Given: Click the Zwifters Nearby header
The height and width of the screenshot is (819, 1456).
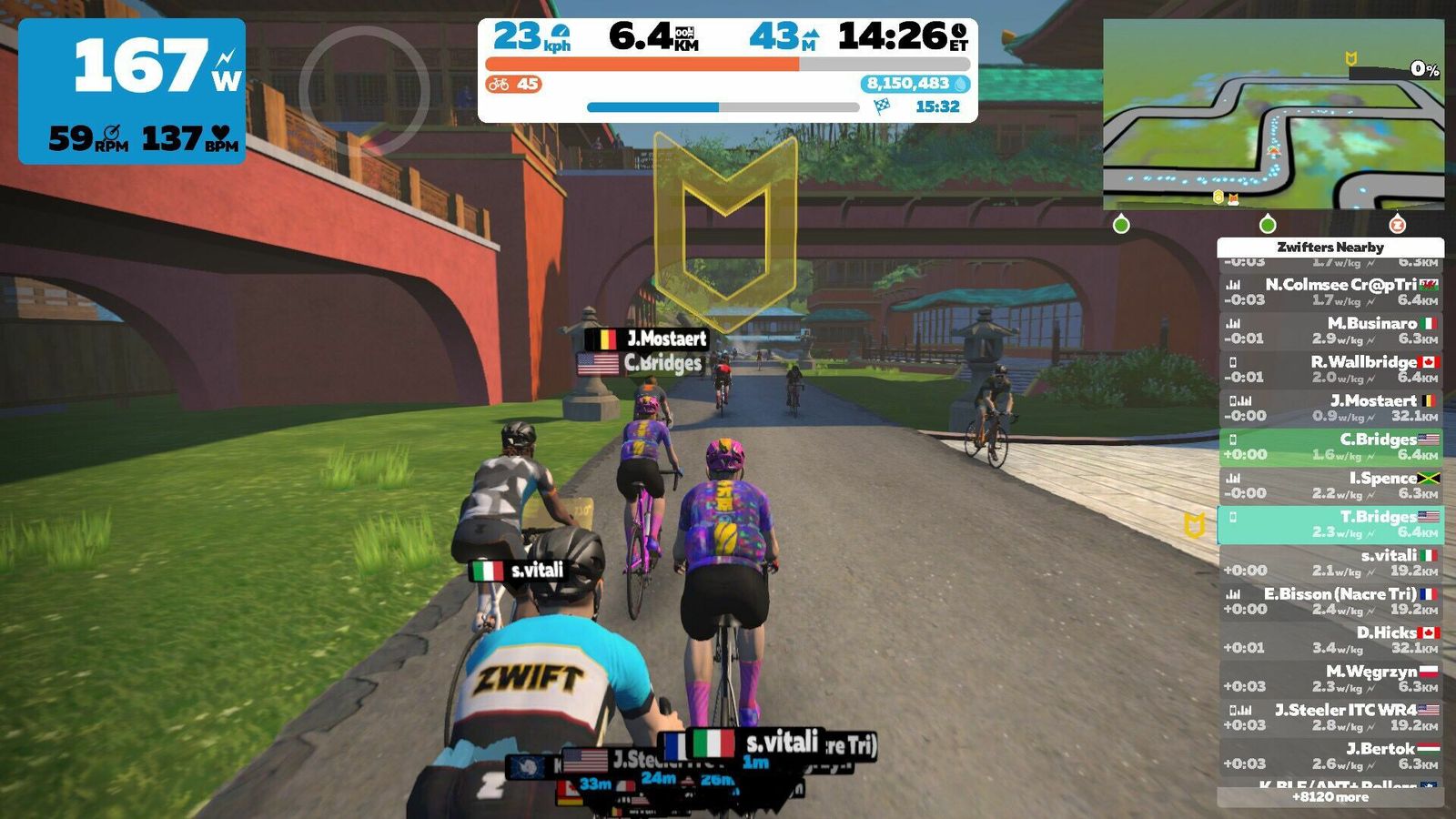Looking at the screenshot, I should (1330, 247).
